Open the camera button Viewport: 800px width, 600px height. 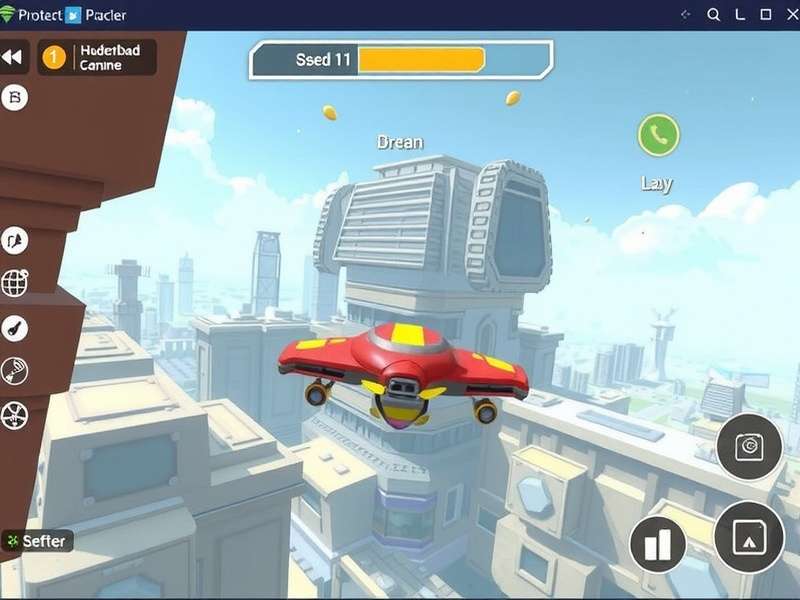click(x=749, y=446)
